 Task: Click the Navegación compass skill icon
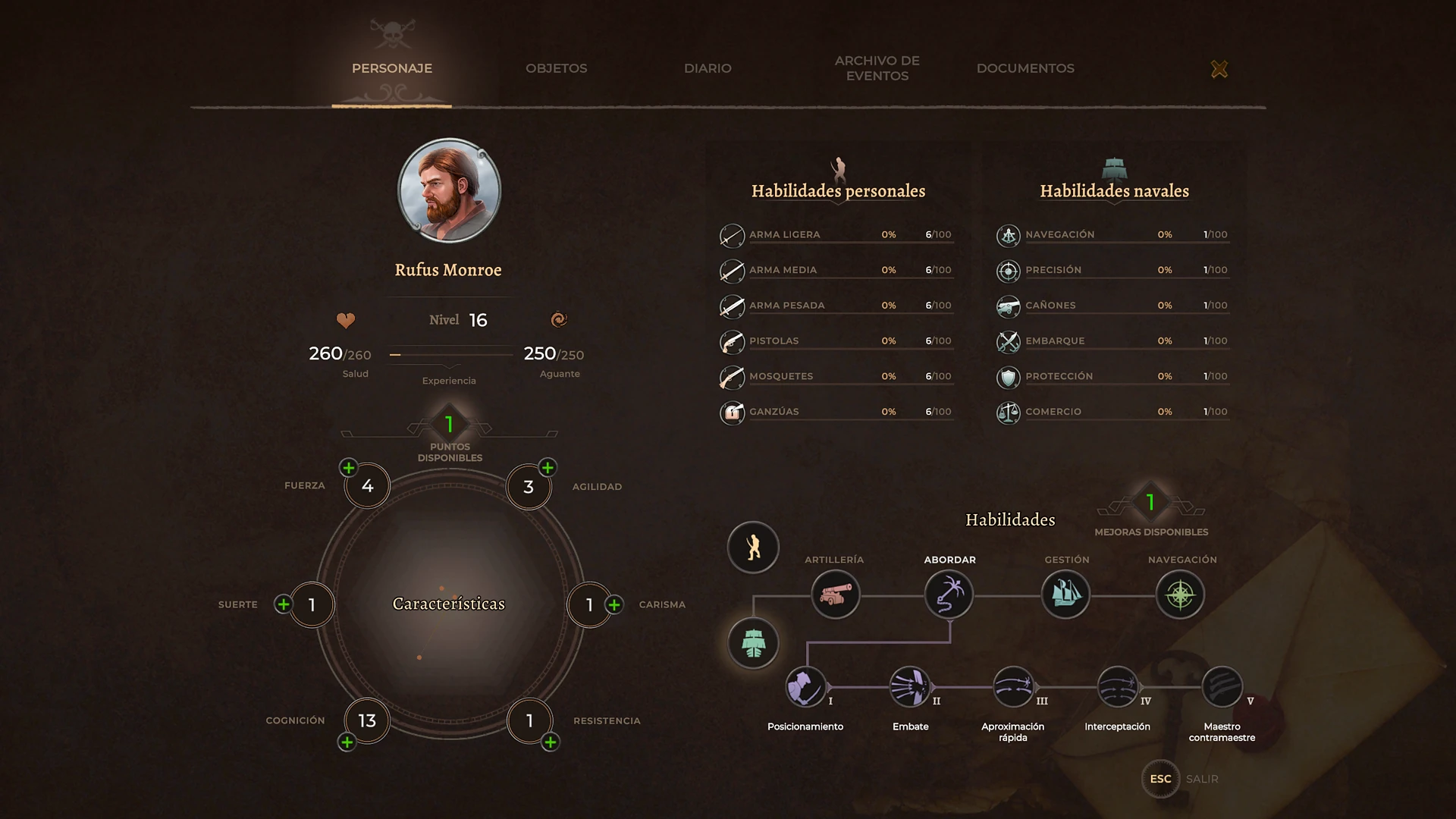tap(1180, 595)
